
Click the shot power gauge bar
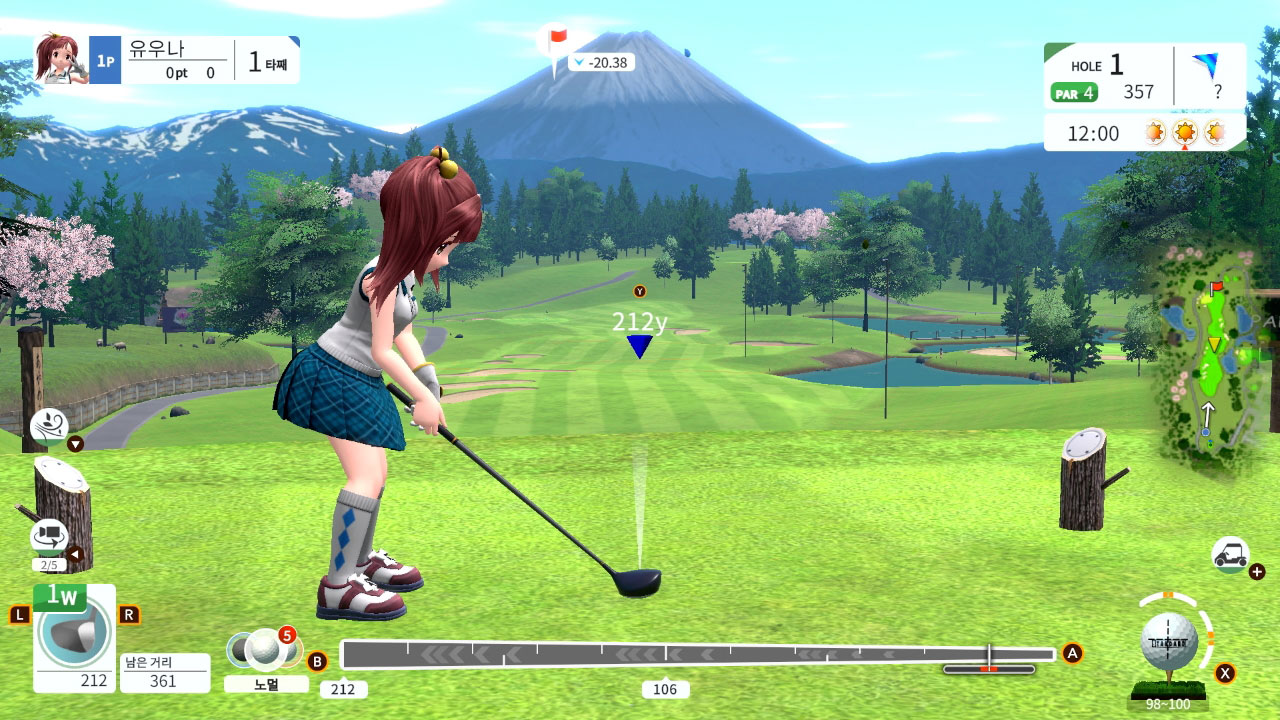coord(697,655)
